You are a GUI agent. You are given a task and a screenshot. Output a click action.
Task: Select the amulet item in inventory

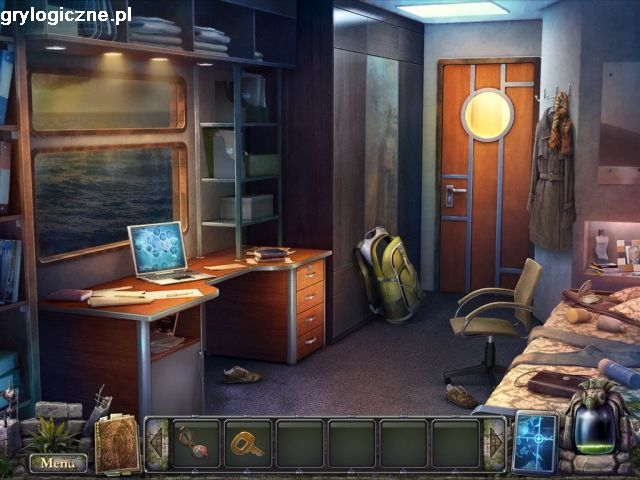click(194, 443)
